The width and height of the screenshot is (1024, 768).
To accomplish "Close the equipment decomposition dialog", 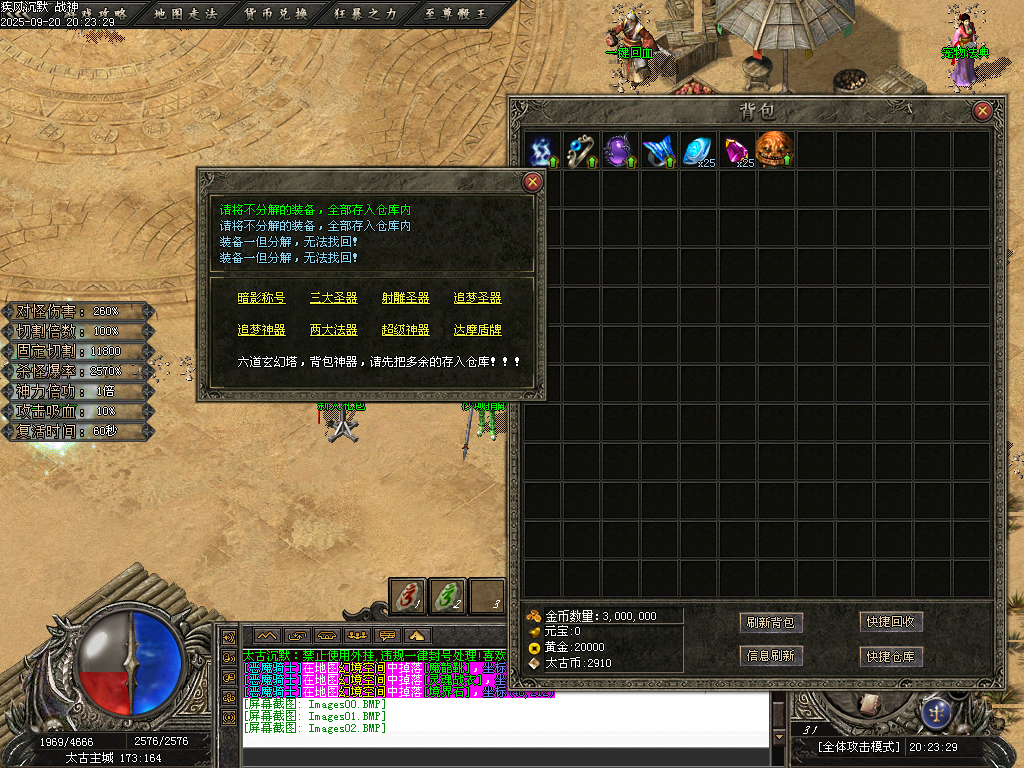I will tap(533, 182).
